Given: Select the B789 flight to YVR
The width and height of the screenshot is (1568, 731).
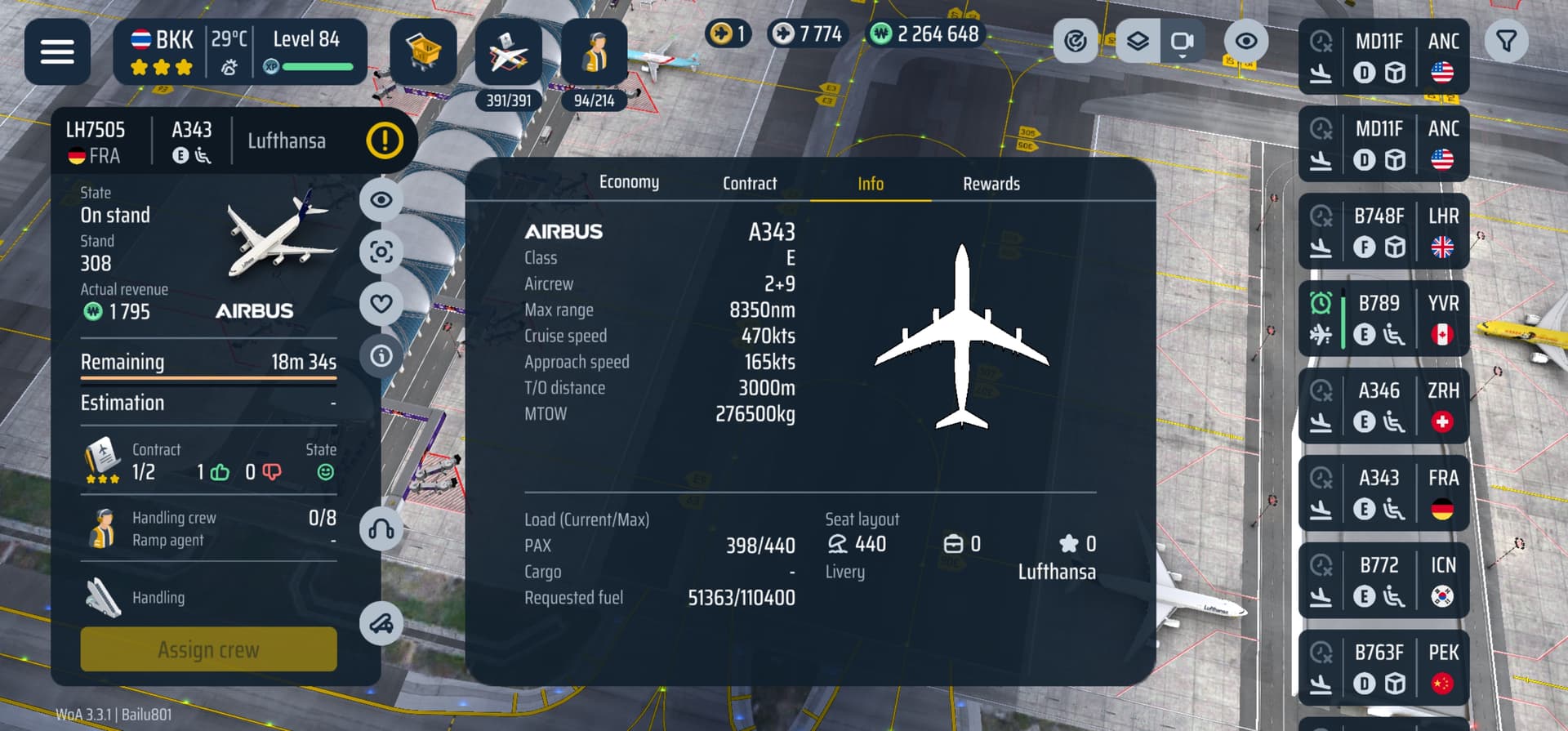Looking at the screenshot, I should pyautogui.click(x=1383, y=319).
